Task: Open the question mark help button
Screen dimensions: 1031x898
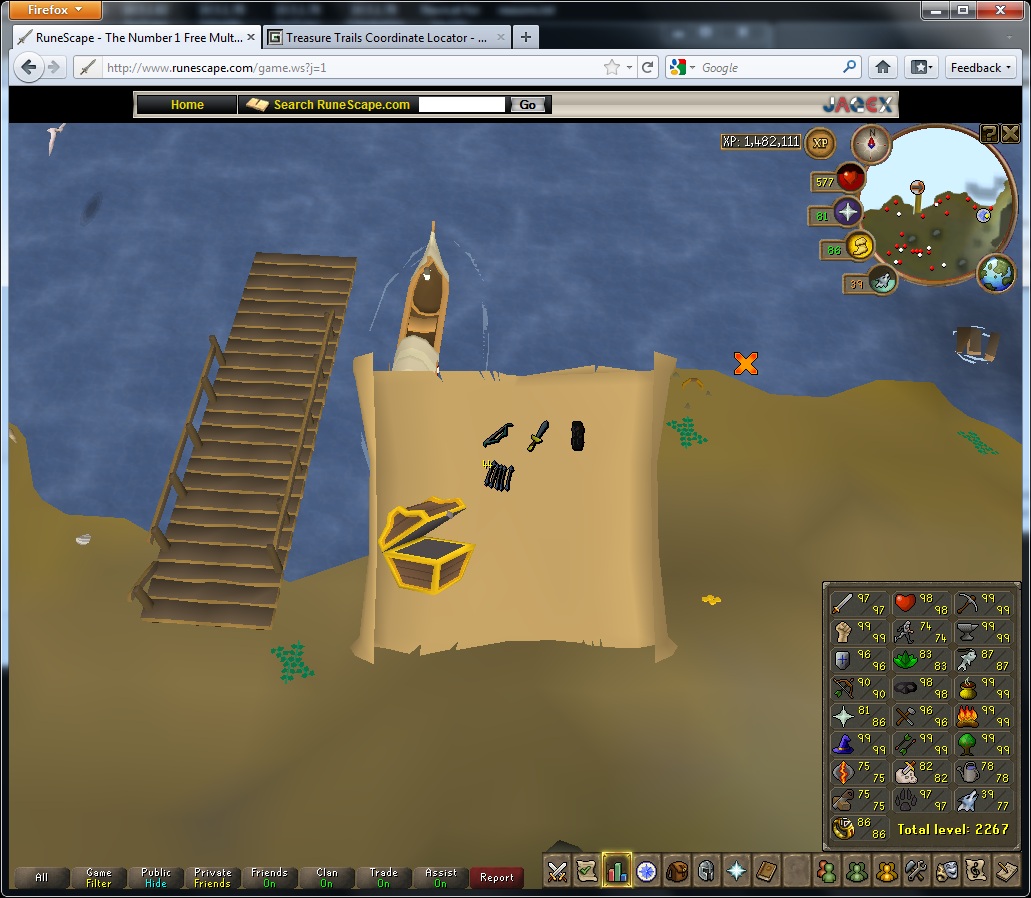Action: coord(989,133)
